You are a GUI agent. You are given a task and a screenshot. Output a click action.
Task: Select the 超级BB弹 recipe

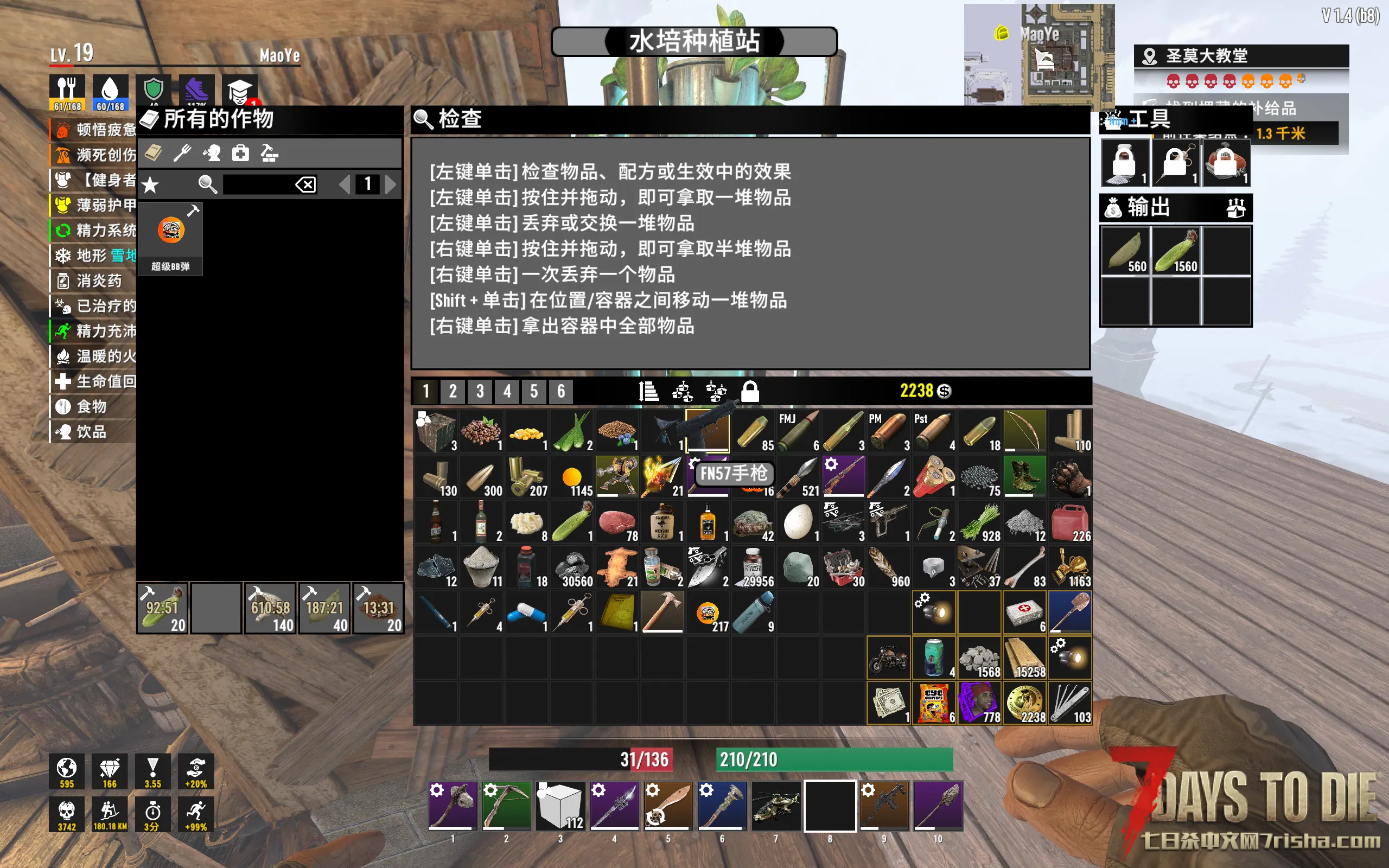(x=170, y=238)
